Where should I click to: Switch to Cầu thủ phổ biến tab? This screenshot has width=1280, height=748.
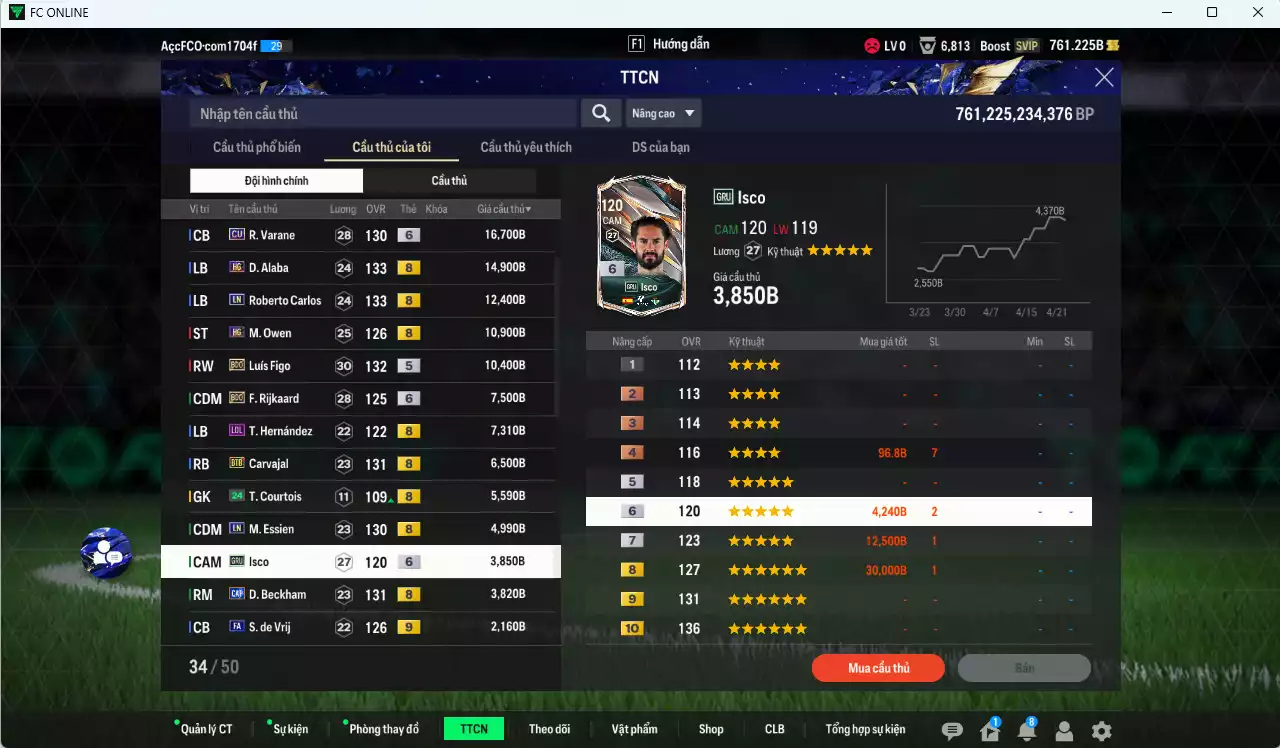tap(256, 147)
